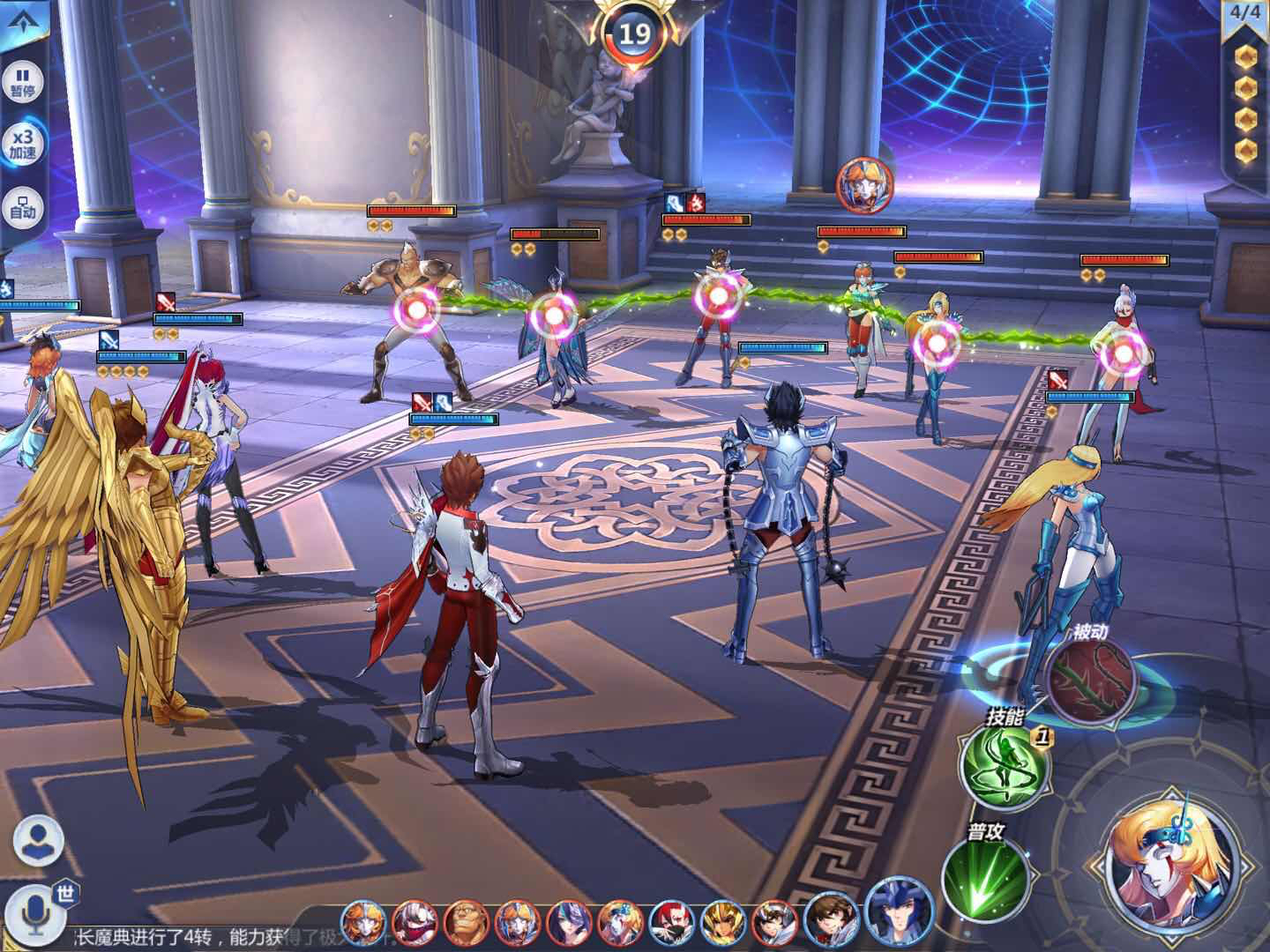Select the bald muscular fighter turn-order portrait
The image size is (1270, 952).
tap(467, 922)
